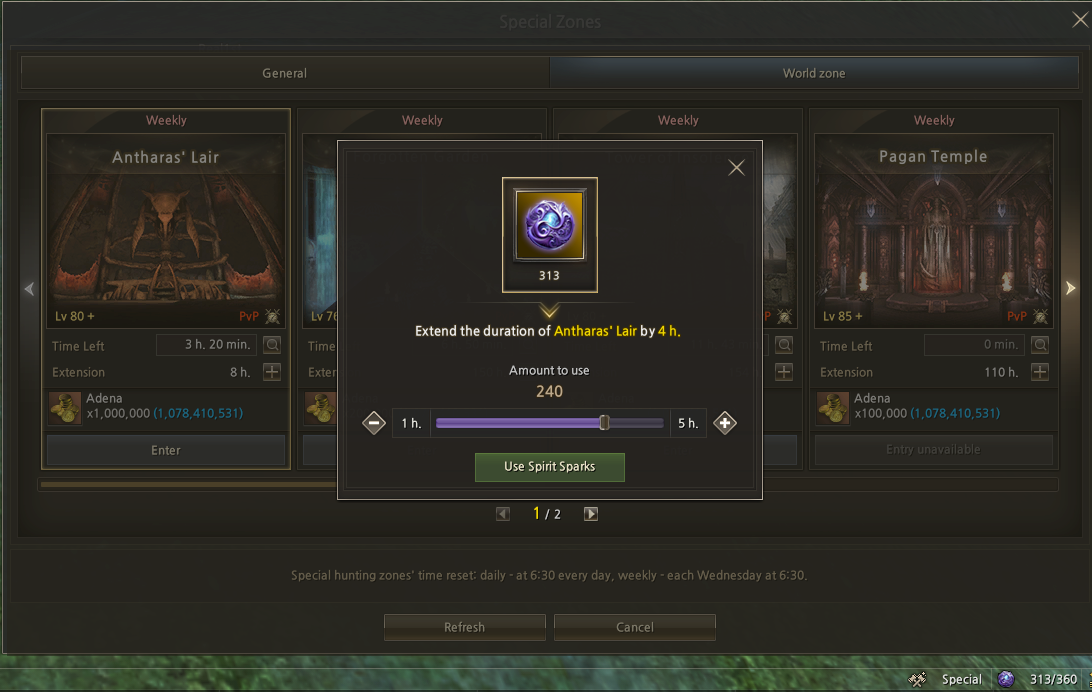Show next zones with right carousel arrow
This screenshot has width=1092, height=692.
1070,289
